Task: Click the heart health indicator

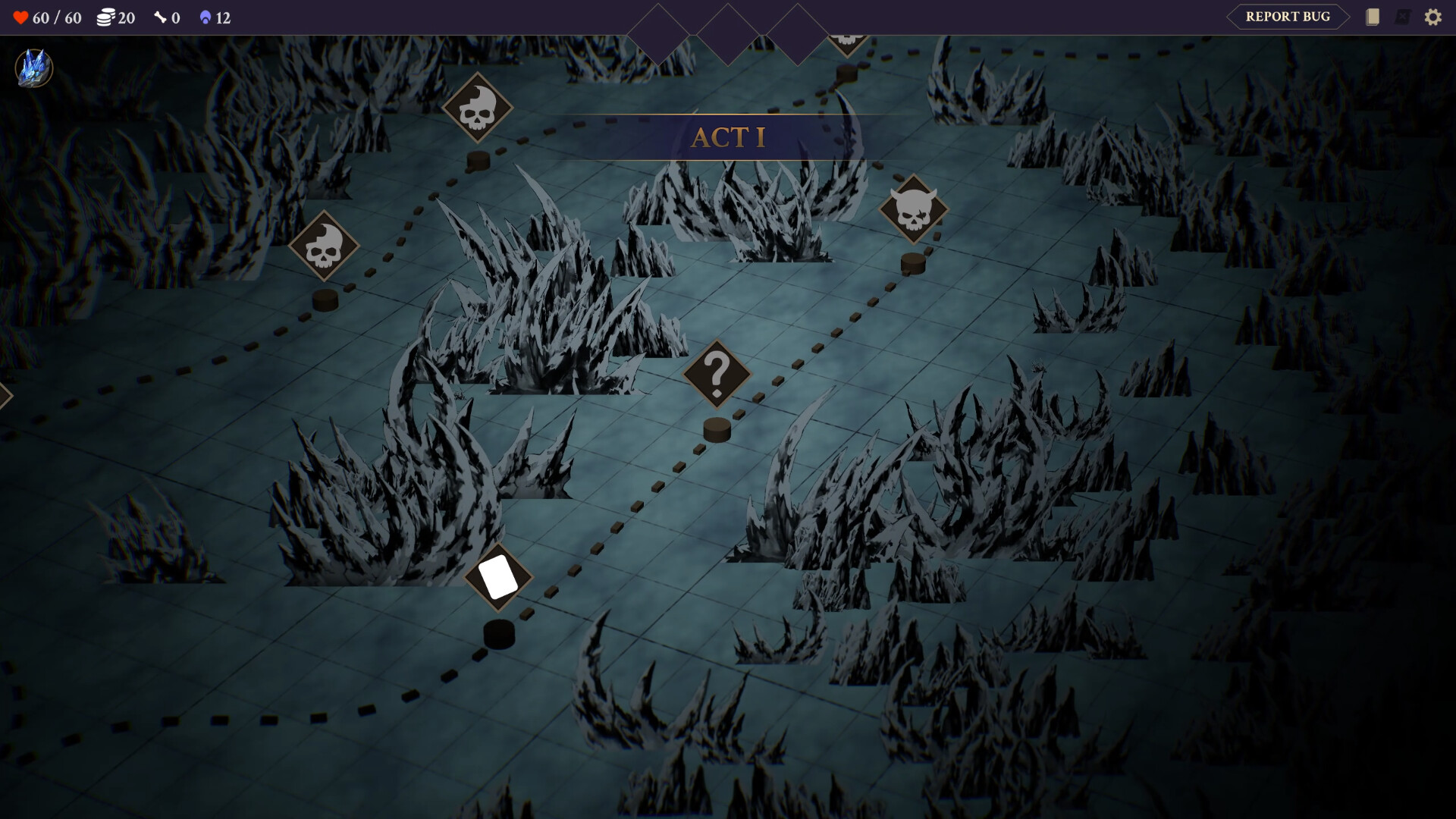Action: 21,17
